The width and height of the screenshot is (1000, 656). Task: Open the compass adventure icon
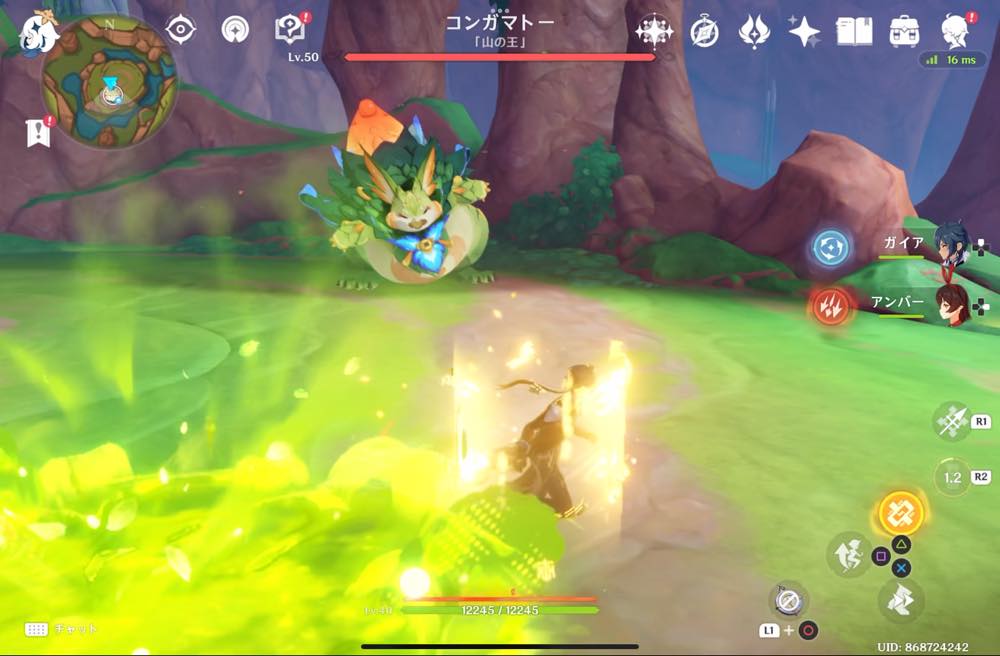pos(704,32)
